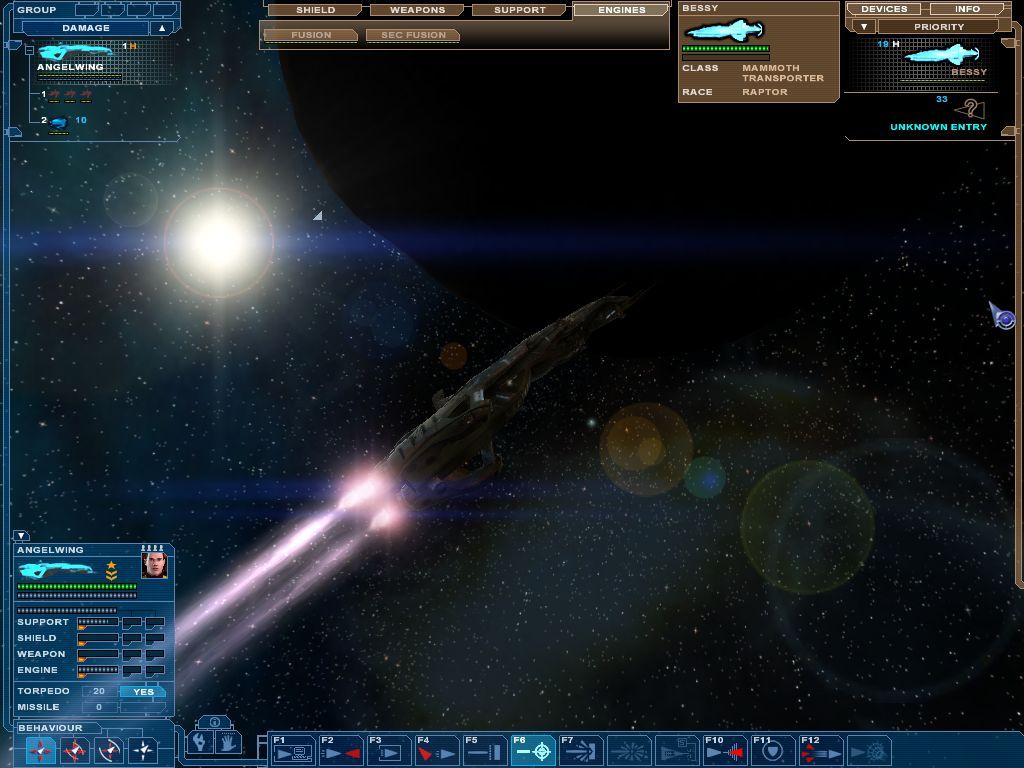
Task: Collapse the Angelwing group tree
Action: tap(30, 48)
